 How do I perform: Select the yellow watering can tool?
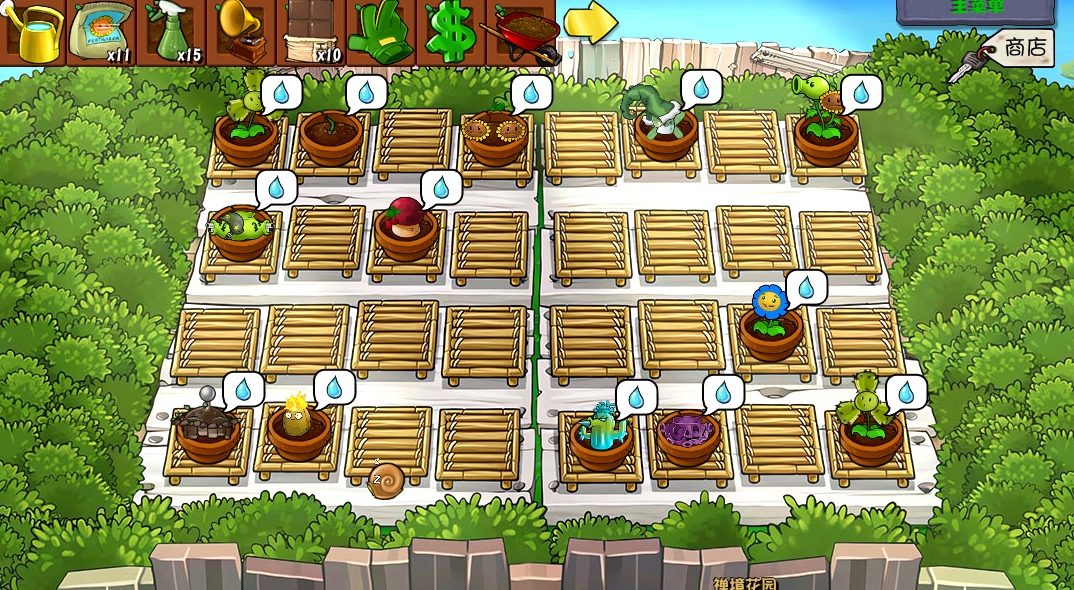[x=33, y=32]
